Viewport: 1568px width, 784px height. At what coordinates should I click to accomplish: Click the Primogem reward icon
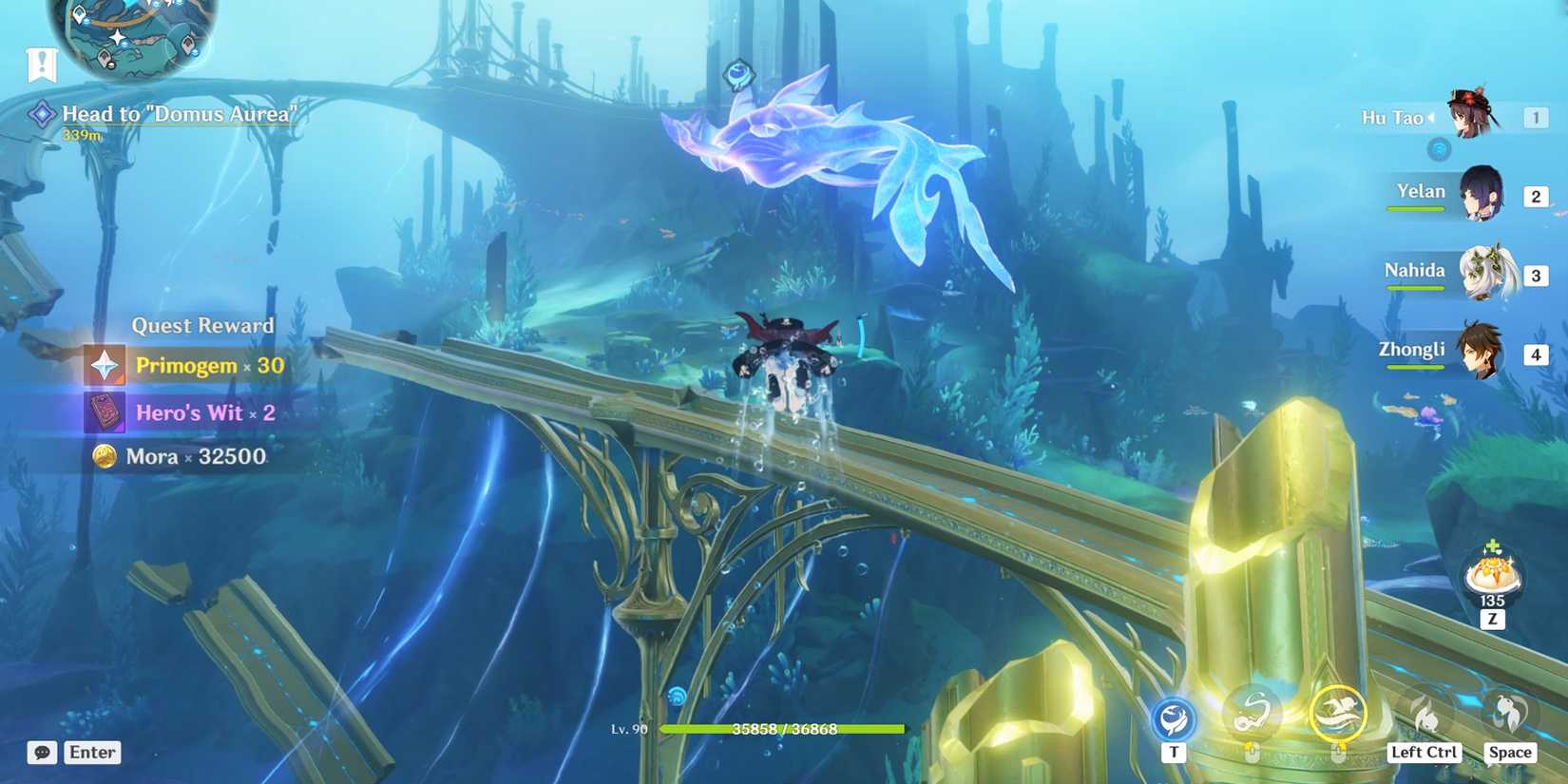tap(105, 364)
